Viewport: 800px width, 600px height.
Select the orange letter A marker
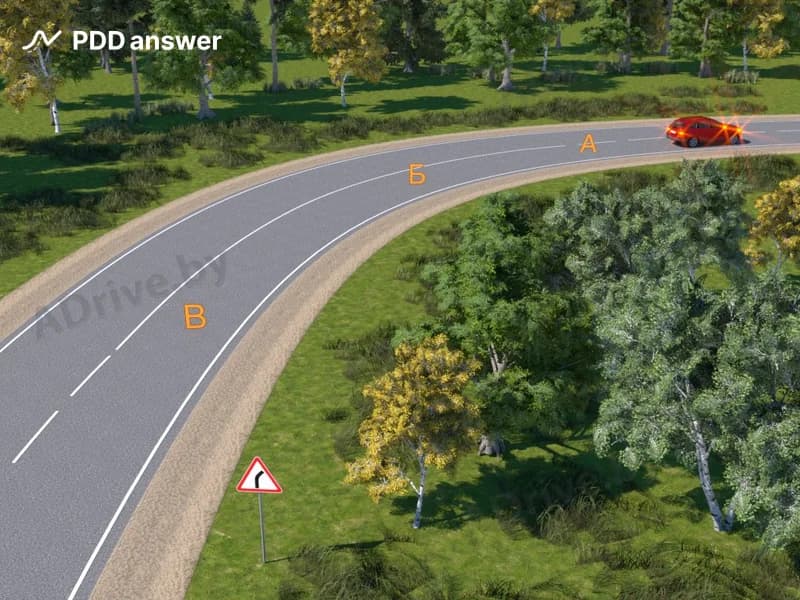coord(588,144)
